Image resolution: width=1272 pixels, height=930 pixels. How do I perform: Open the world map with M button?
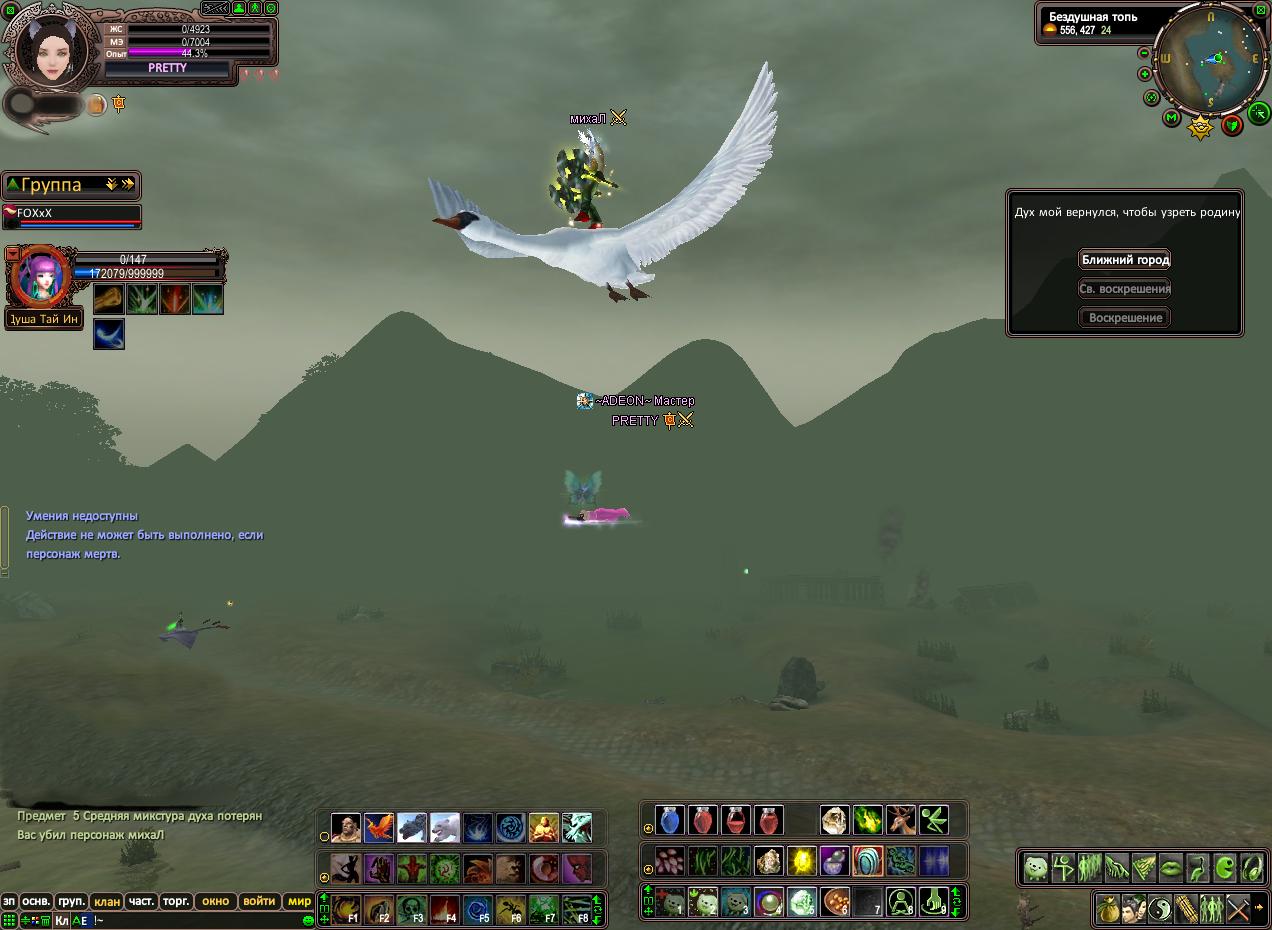(x=1171, y=118)
